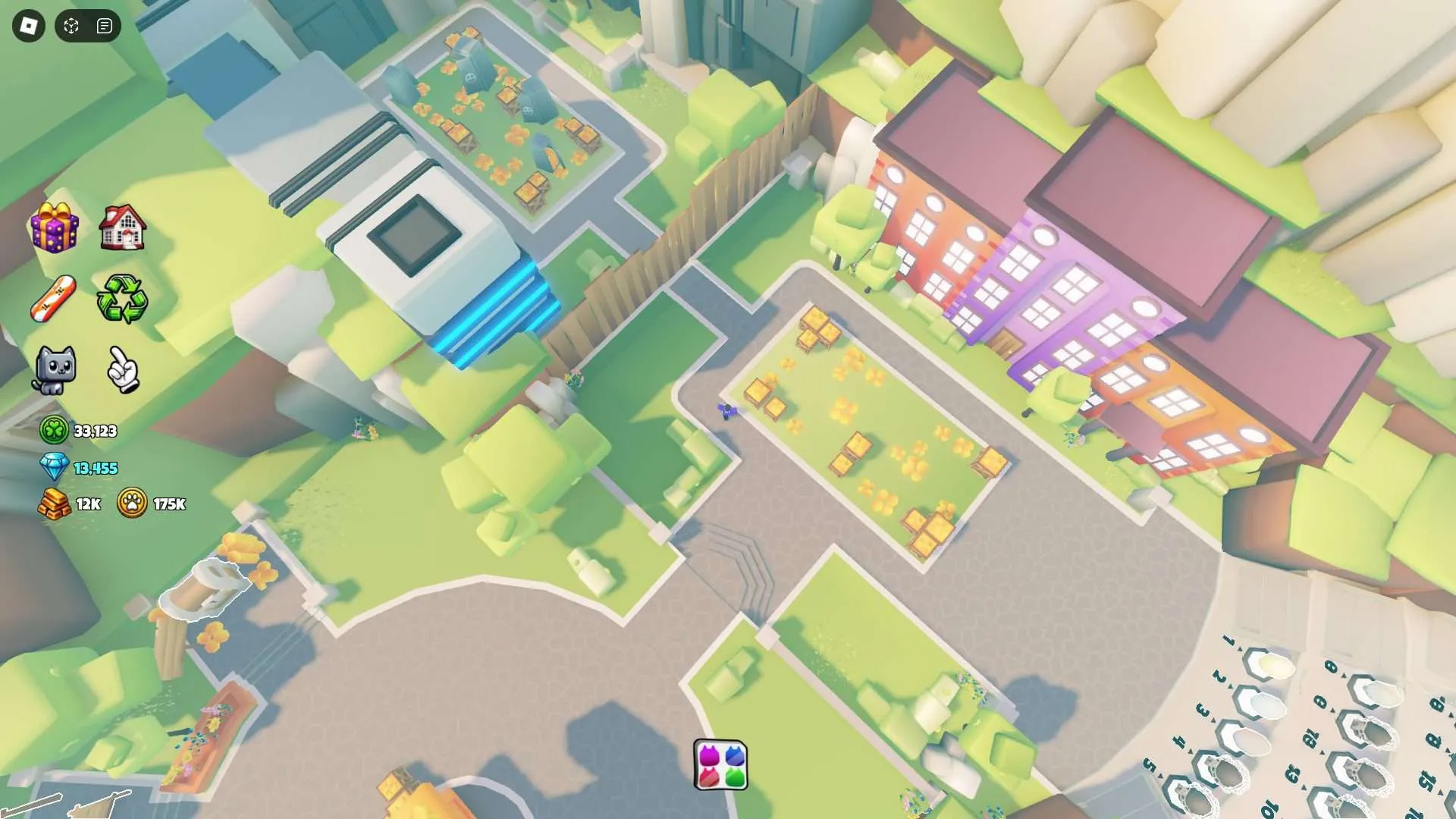Select the green recycle arrows icon
Screen dimensions: 1456x819
[122, 299]
